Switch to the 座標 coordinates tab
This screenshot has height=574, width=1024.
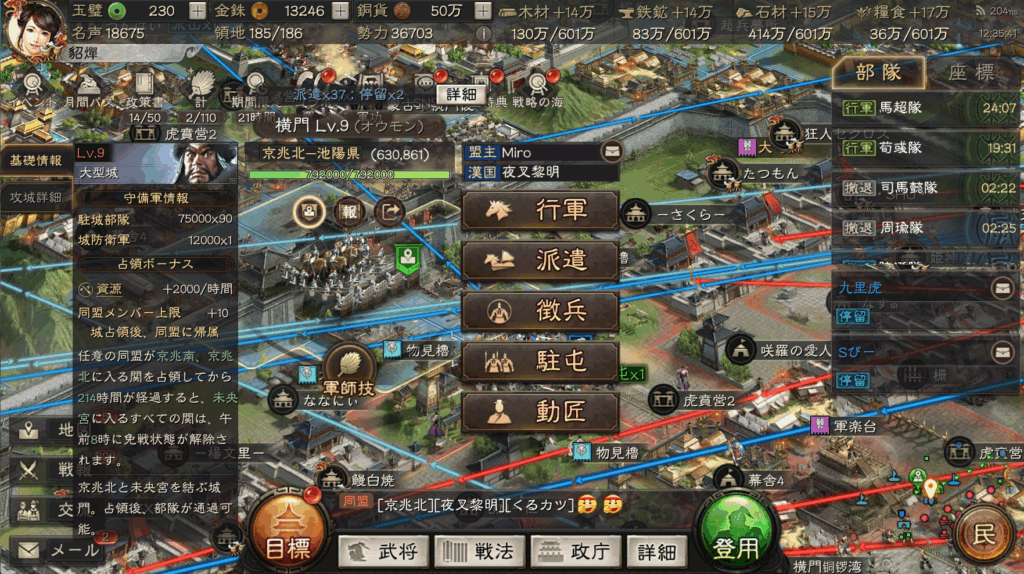(970, 72)
